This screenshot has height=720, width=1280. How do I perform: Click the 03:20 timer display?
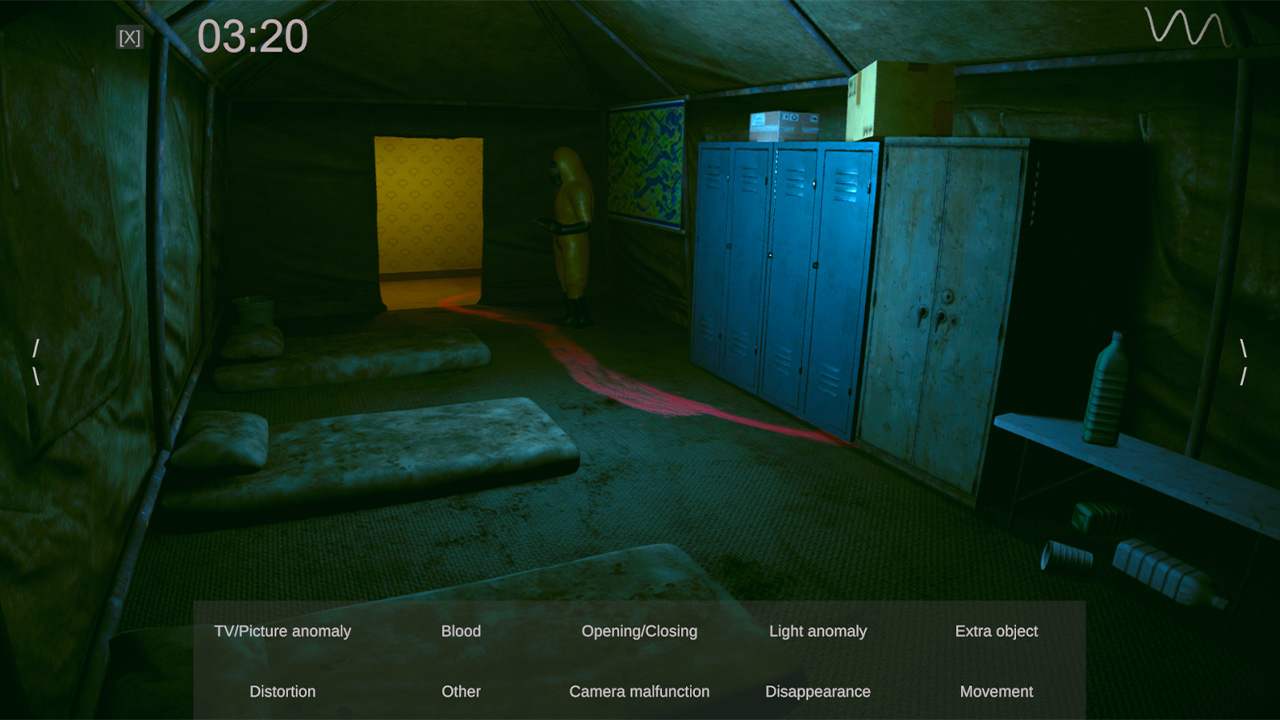[253, 36]
